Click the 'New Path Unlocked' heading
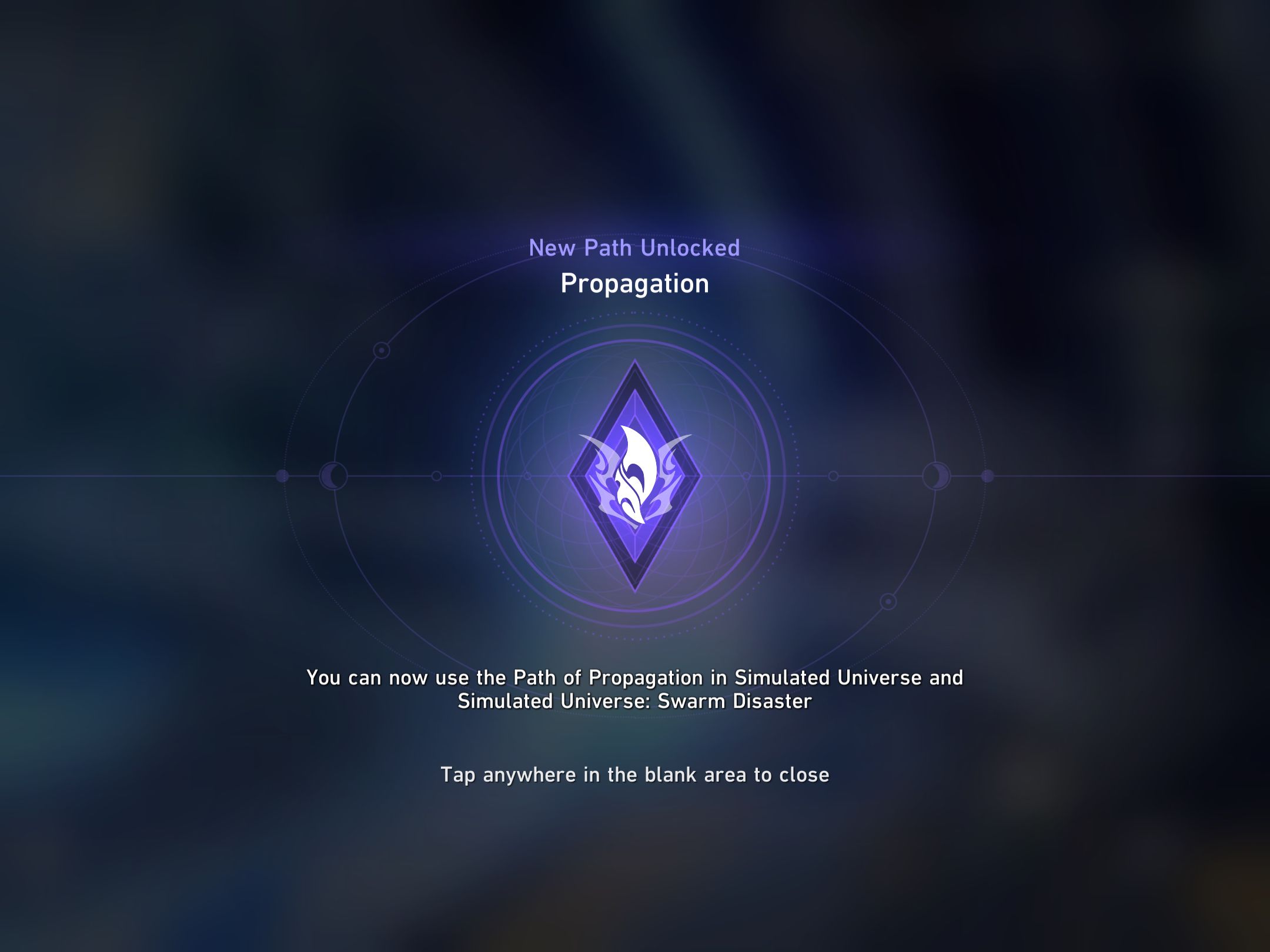 point(635,248)
